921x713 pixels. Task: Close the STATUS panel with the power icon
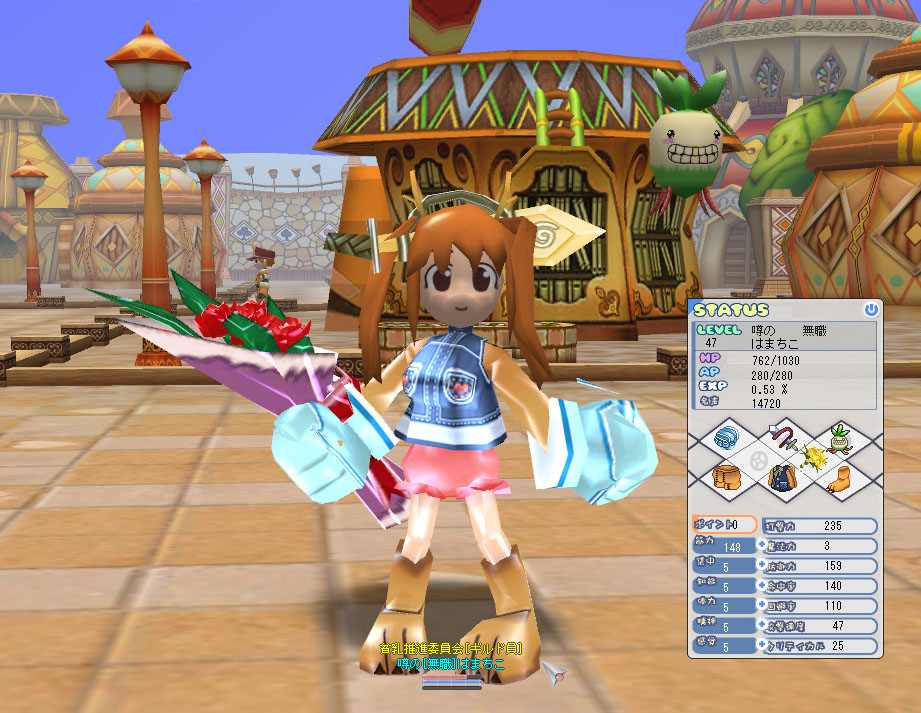[871, 310]
